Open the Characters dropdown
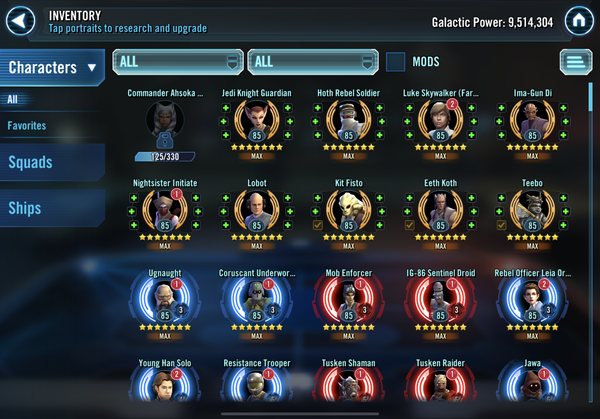600x419 pixels. 53,68
